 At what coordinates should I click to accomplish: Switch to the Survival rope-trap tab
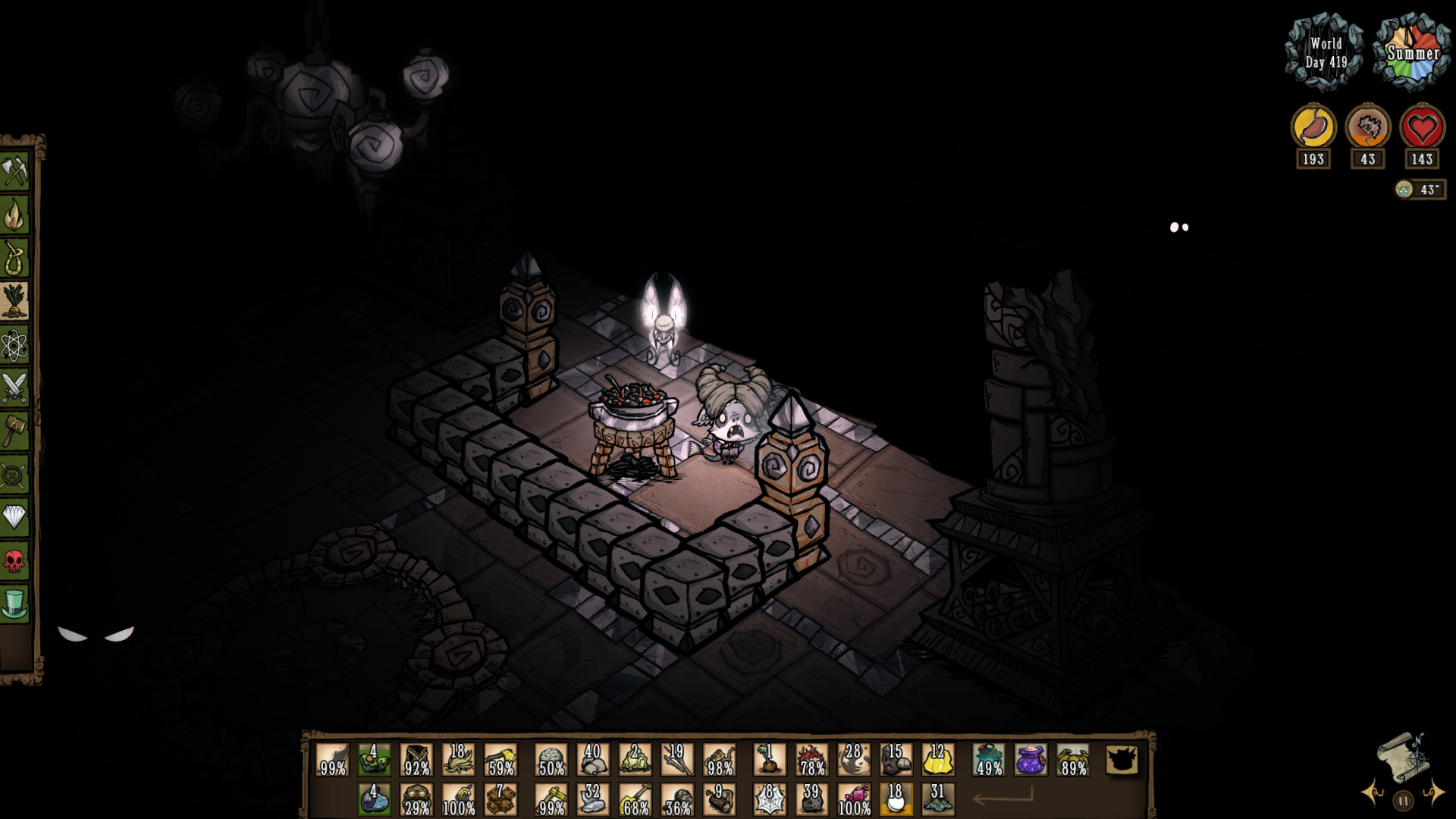14,259
